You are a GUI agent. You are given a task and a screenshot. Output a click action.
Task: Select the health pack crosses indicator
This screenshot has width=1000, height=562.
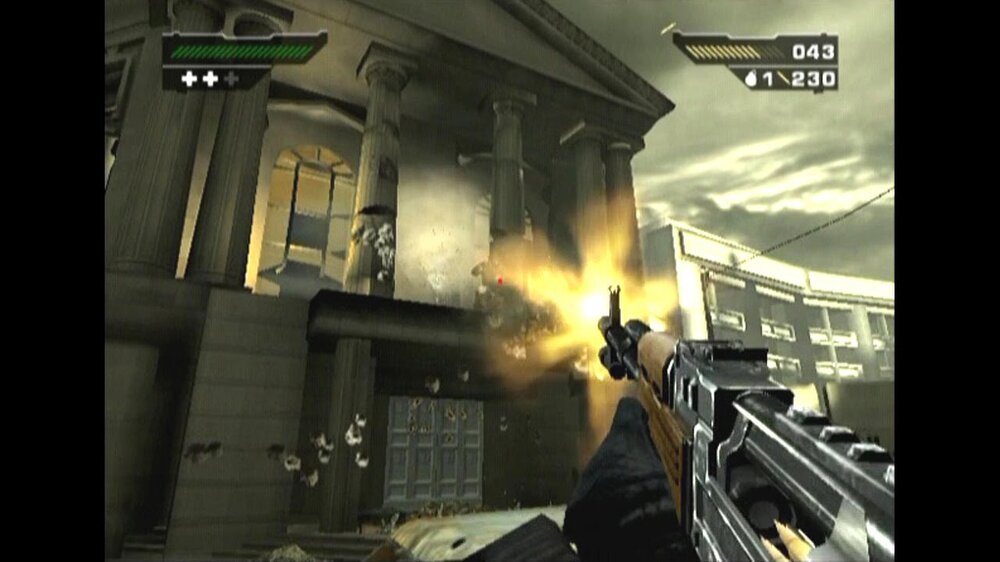coord(210,78)
